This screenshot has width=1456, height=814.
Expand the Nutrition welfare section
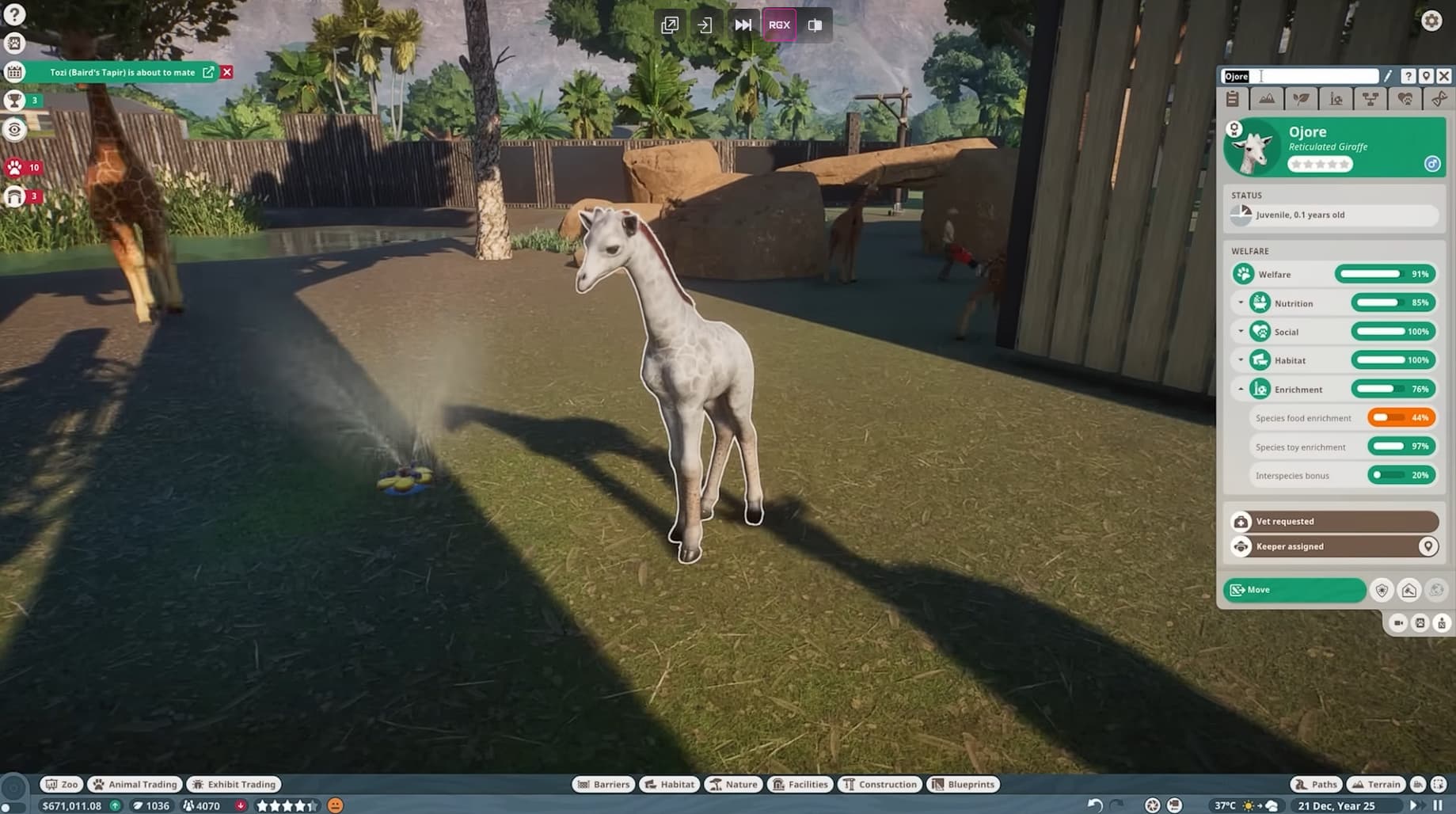(1241, 302)
